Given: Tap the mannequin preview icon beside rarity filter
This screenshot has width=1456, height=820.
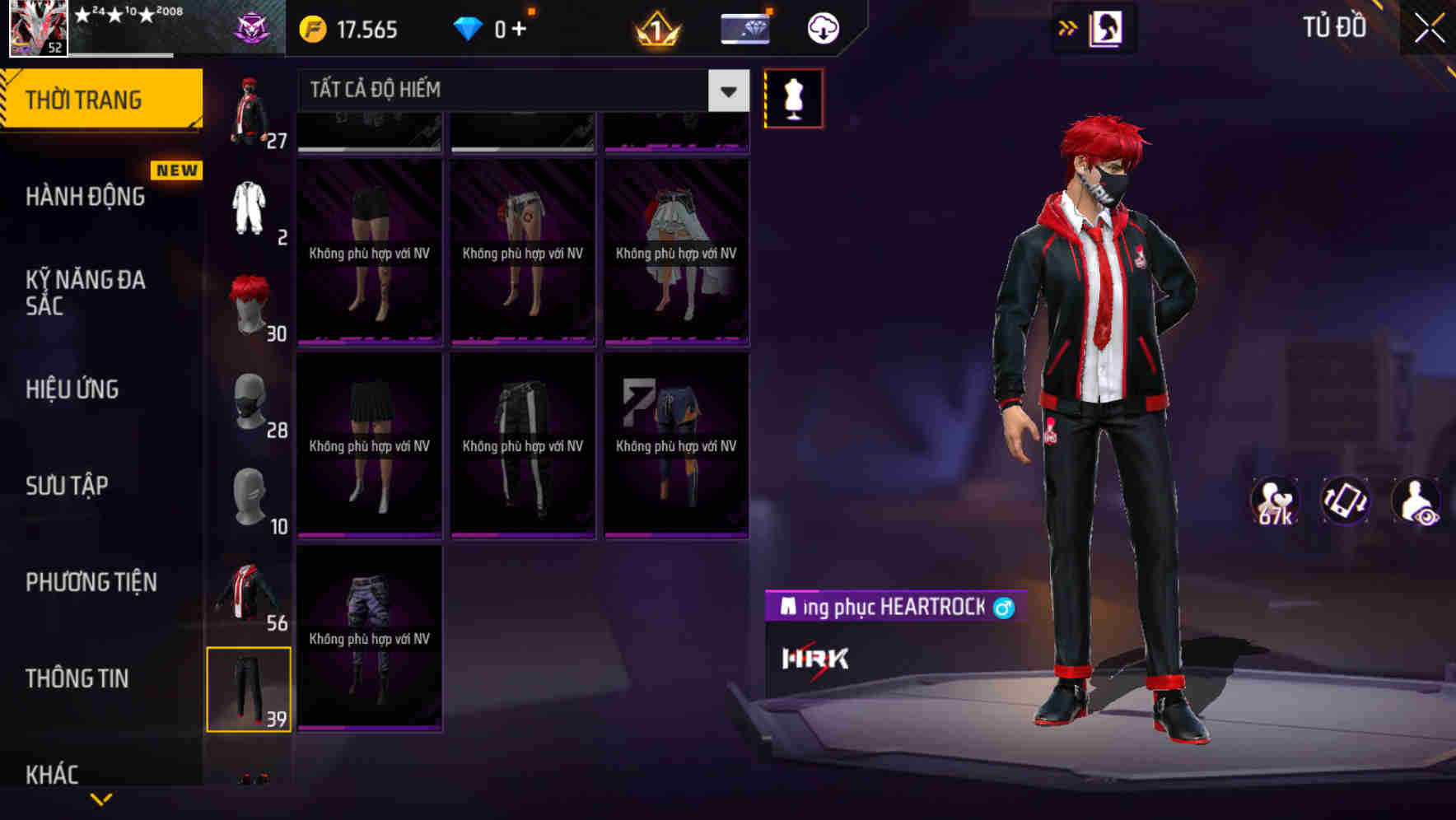Looking at the screenshot, I should click(793, 97).
